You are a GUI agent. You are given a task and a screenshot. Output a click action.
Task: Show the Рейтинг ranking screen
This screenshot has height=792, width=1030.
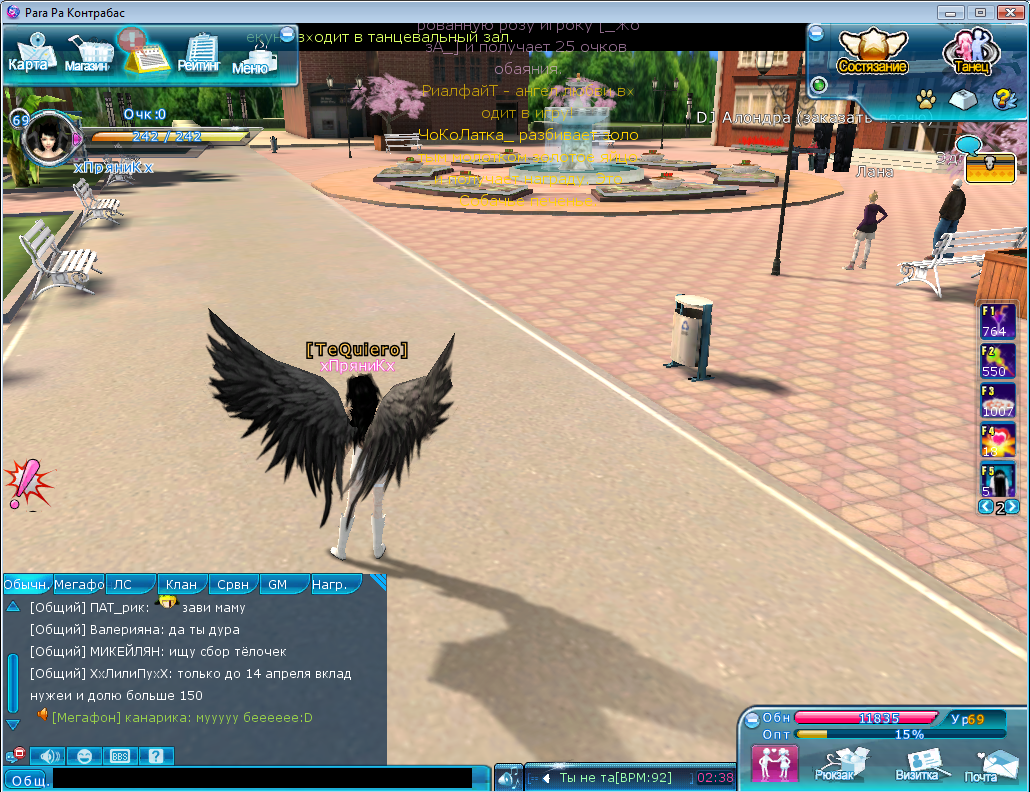(x=199, y=54)
